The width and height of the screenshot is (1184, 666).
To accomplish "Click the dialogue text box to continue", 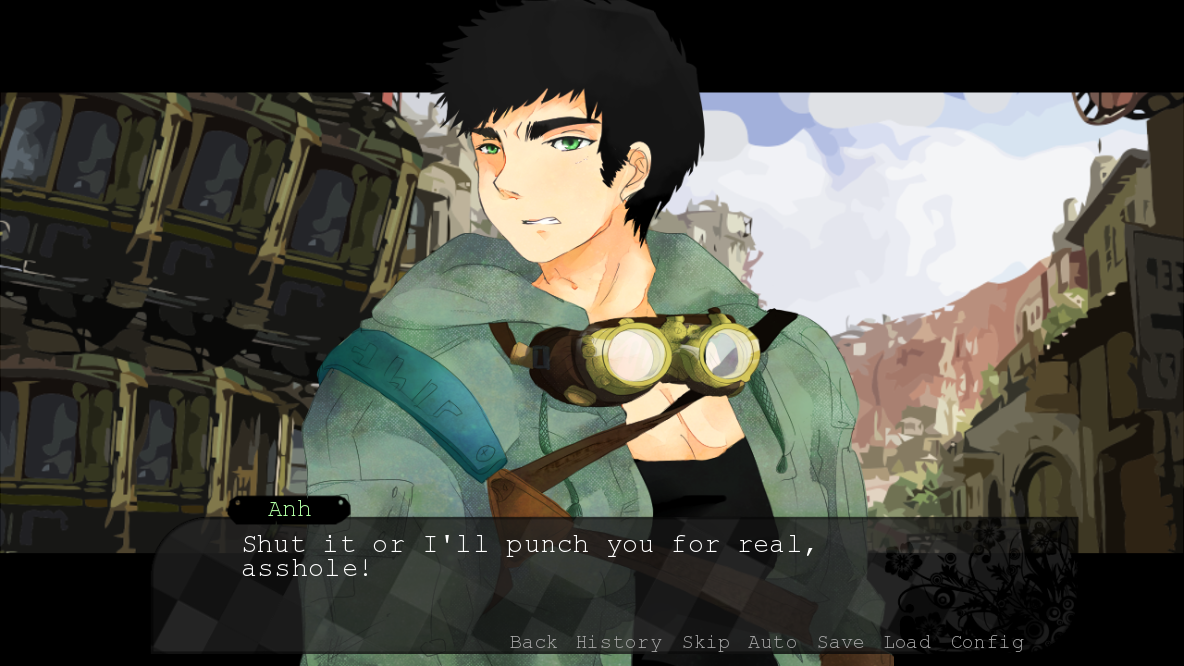I will tap(600, 585).
